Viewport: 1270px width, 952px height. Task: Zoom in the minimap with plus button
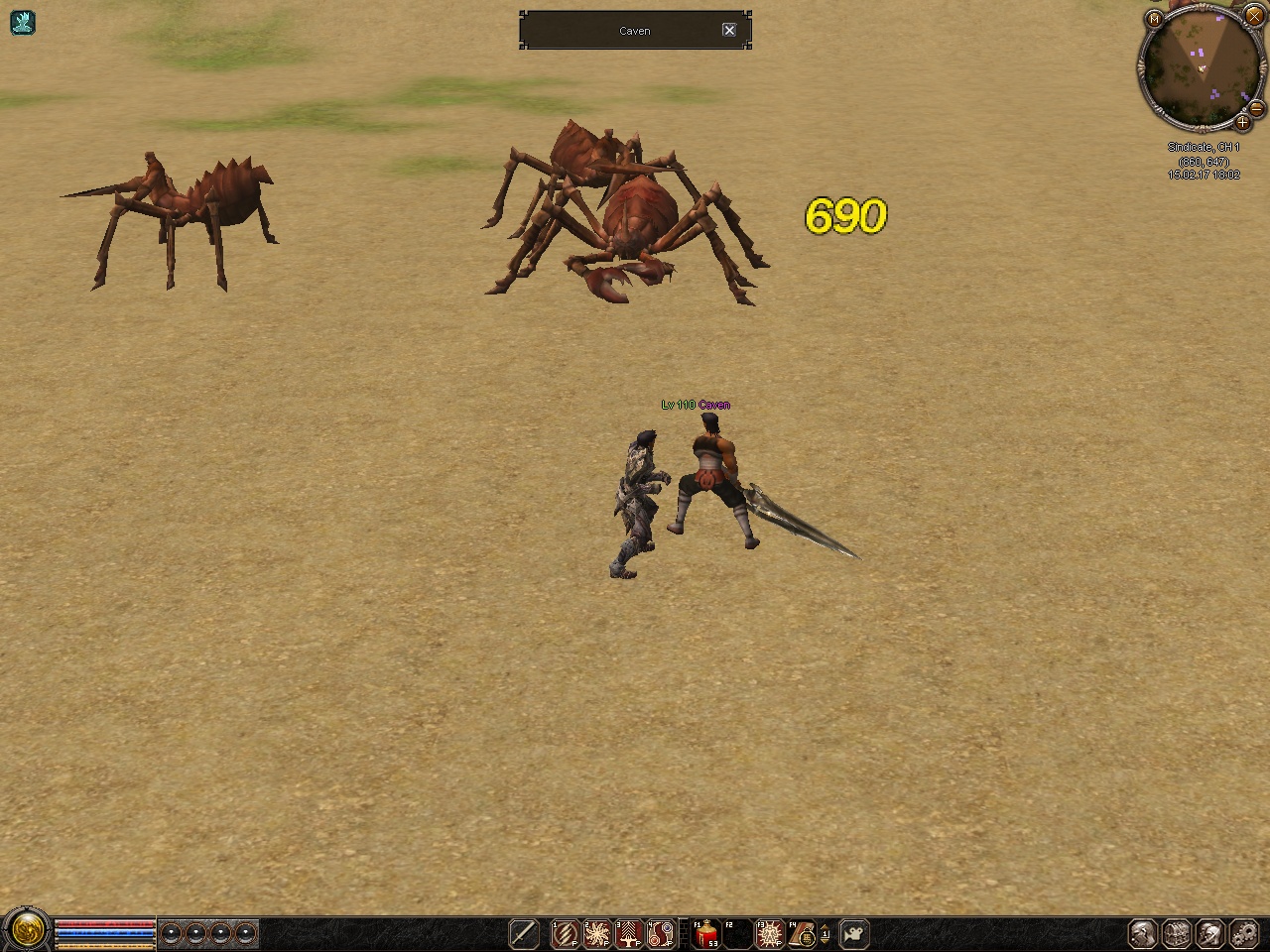pos(1242,123)
